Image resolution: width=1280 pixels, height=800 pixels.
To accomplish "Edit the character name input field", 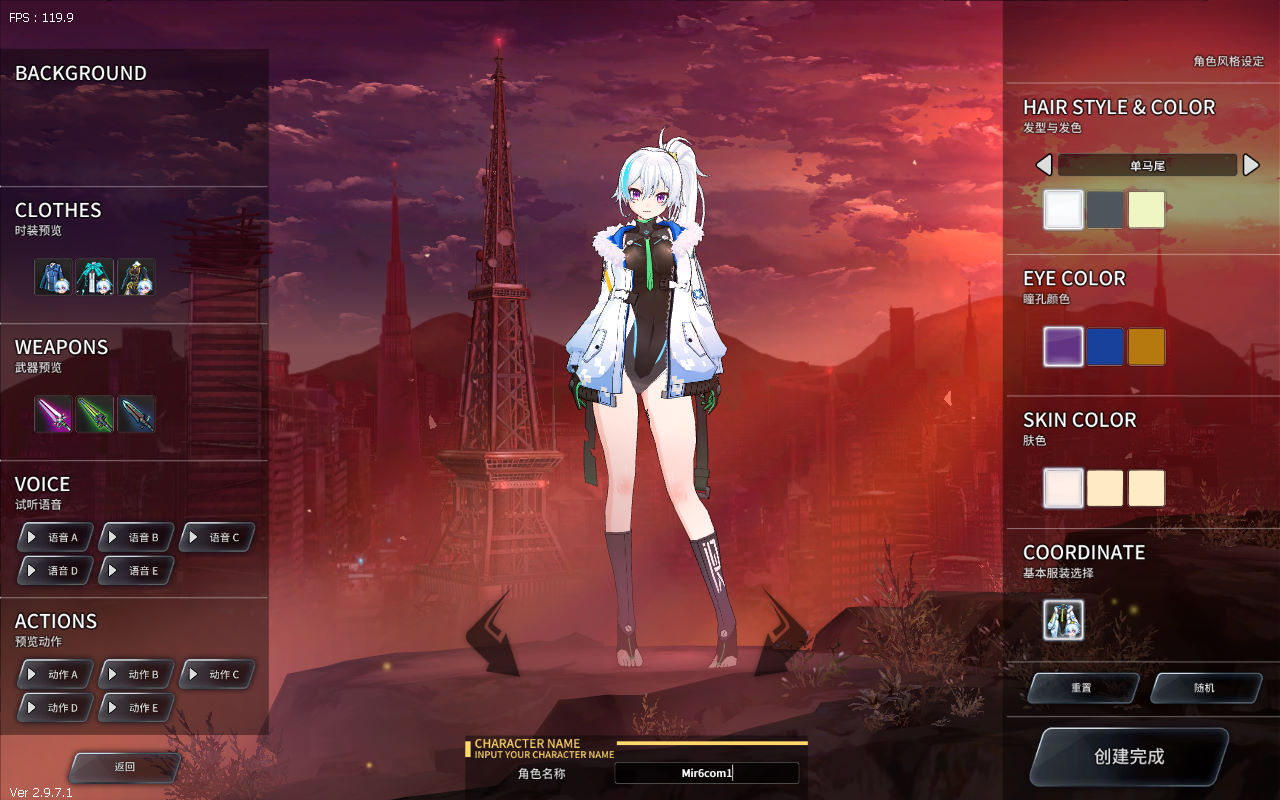I will point(706,773).
